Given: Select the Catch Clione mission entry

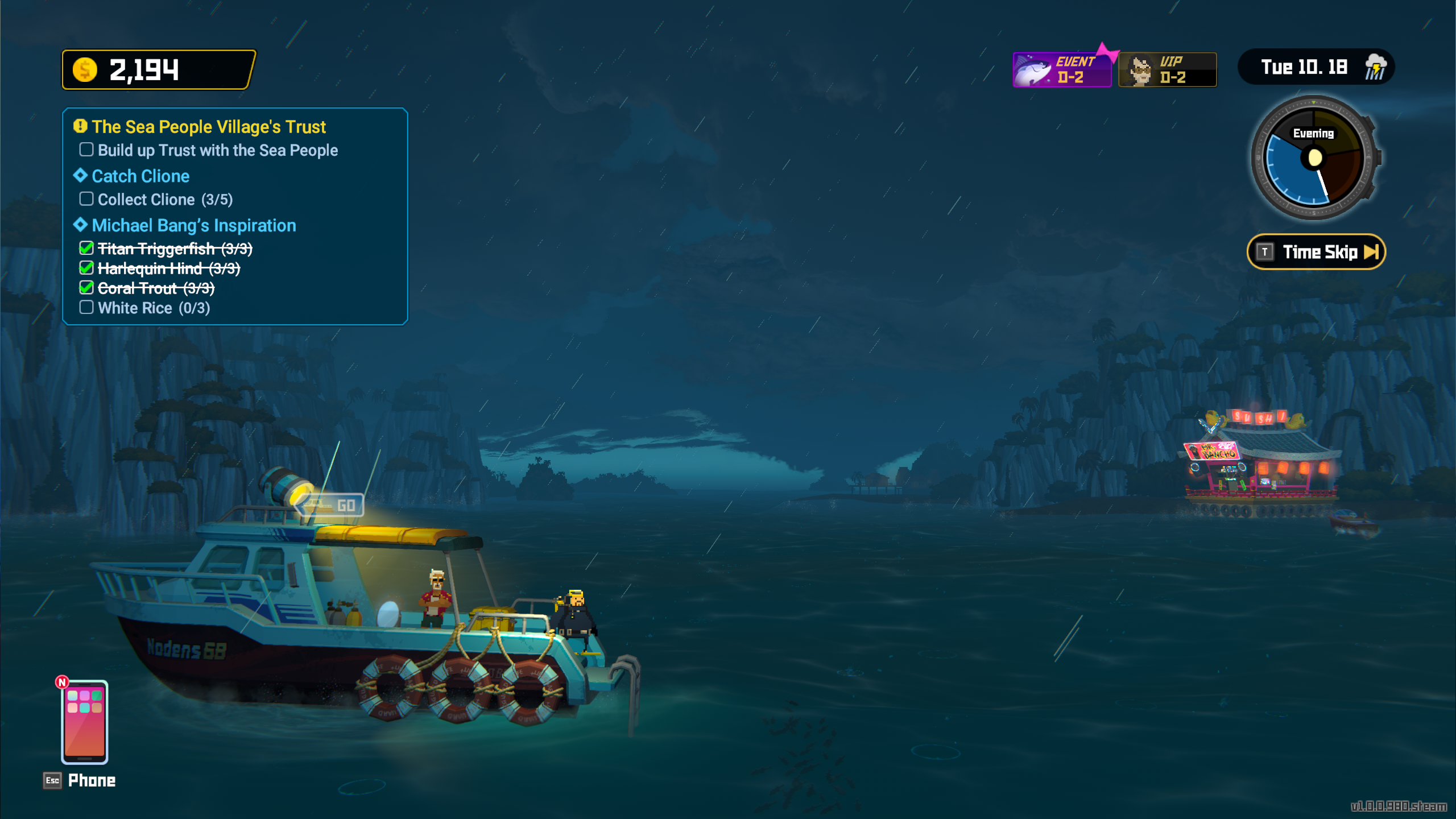Looking at the screenshot, I should coord(140,176).
